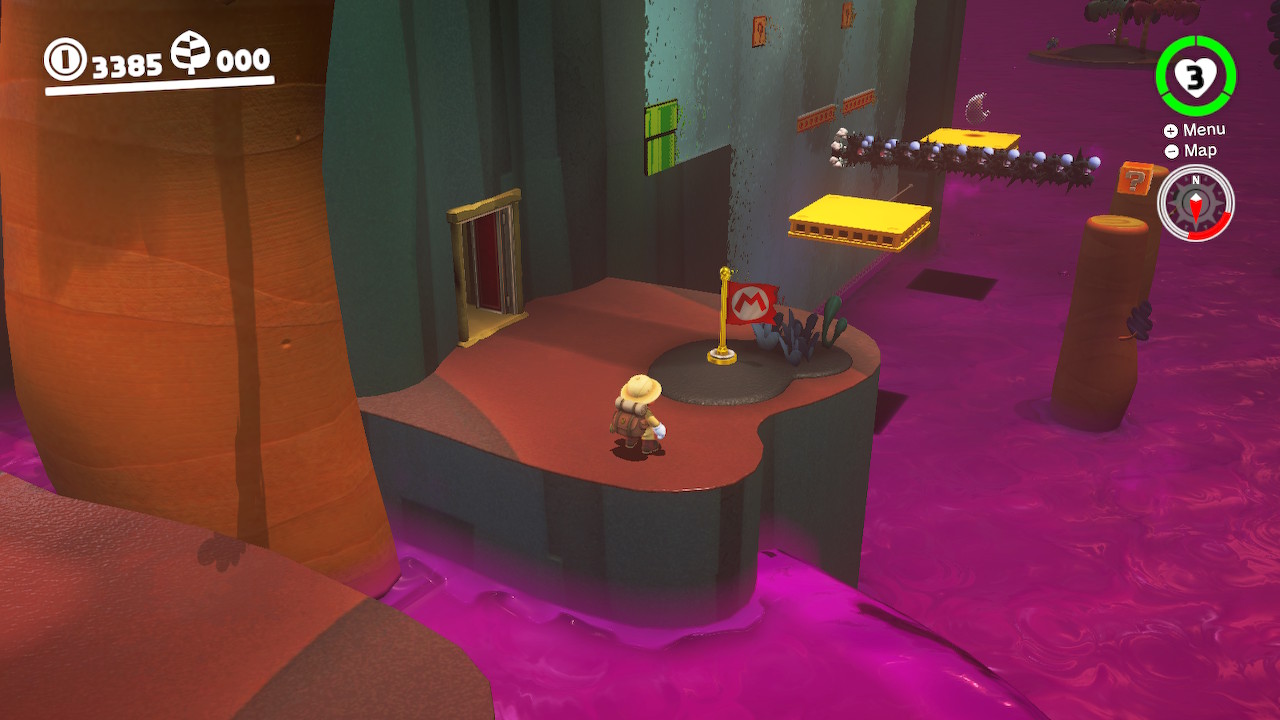This screenshot has height=720, width=1280.
Task: Open the Menu using the plus control
Action: (x=1171, y=129)
